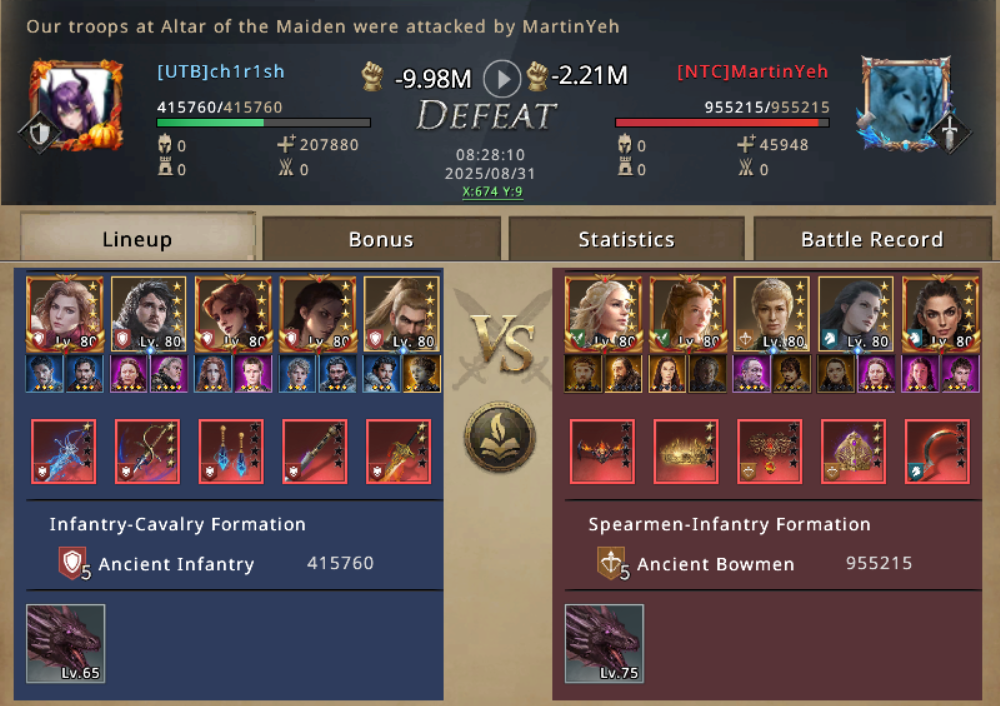The image size is (1000, 706).
Task: Click the golden book icon between lineups
Action: 500,437
